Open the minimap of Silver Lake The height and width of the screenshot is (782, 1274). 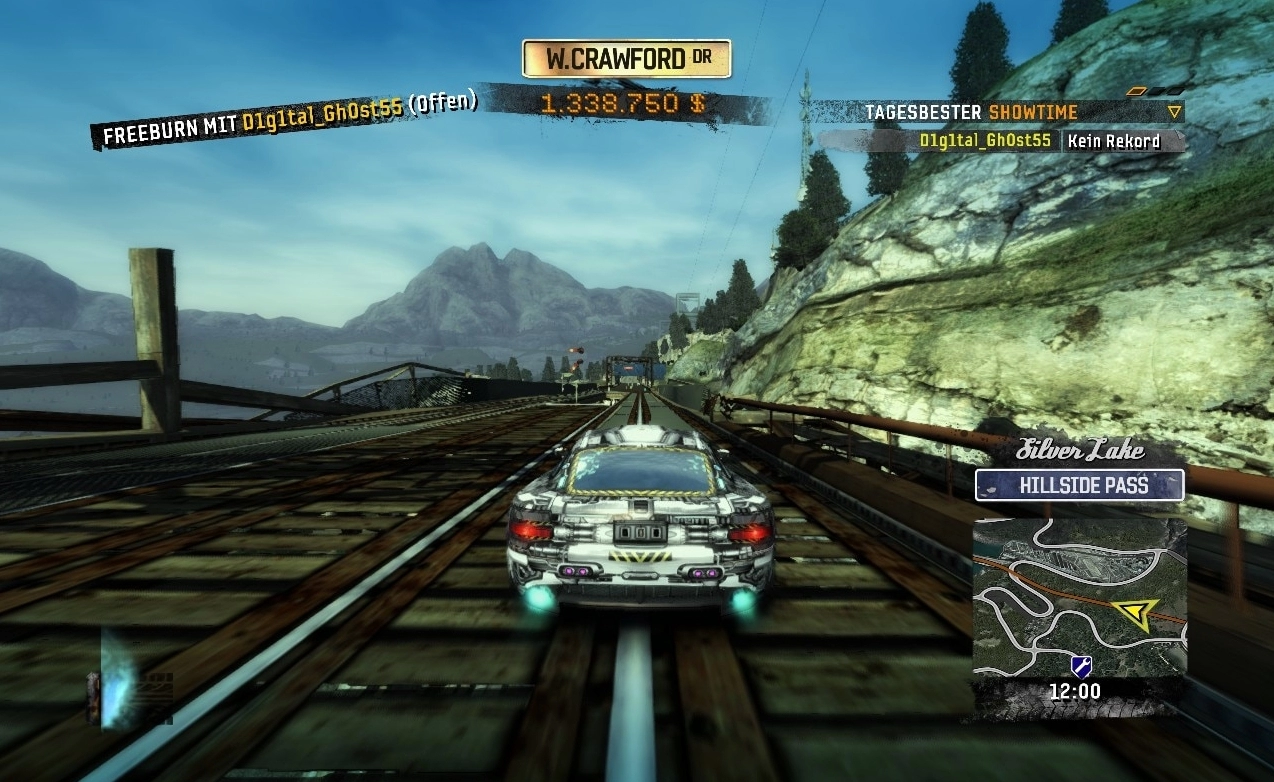coord(1079,596)
